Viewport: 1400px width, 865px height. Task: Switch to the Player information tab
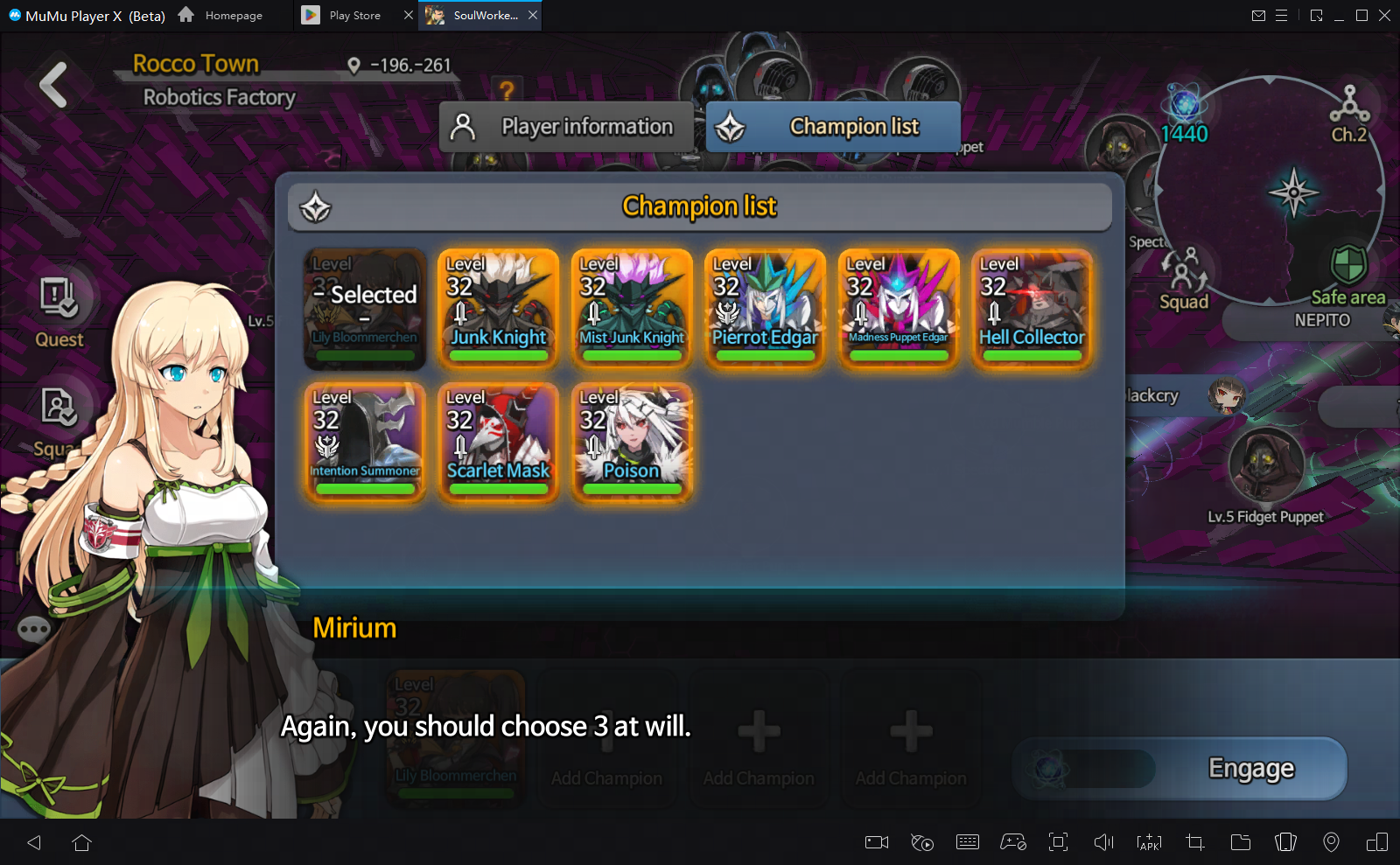pyautogui.click(x=565, y=126)
